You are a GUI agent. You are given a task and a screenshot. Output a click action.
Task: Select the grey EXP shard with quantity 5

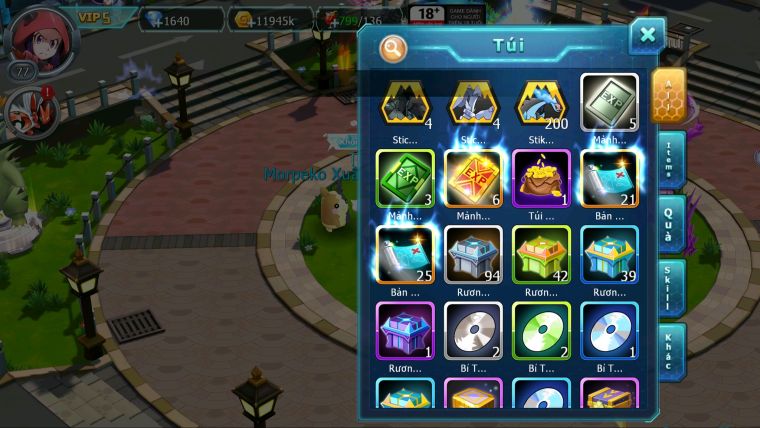coord(609,103)
